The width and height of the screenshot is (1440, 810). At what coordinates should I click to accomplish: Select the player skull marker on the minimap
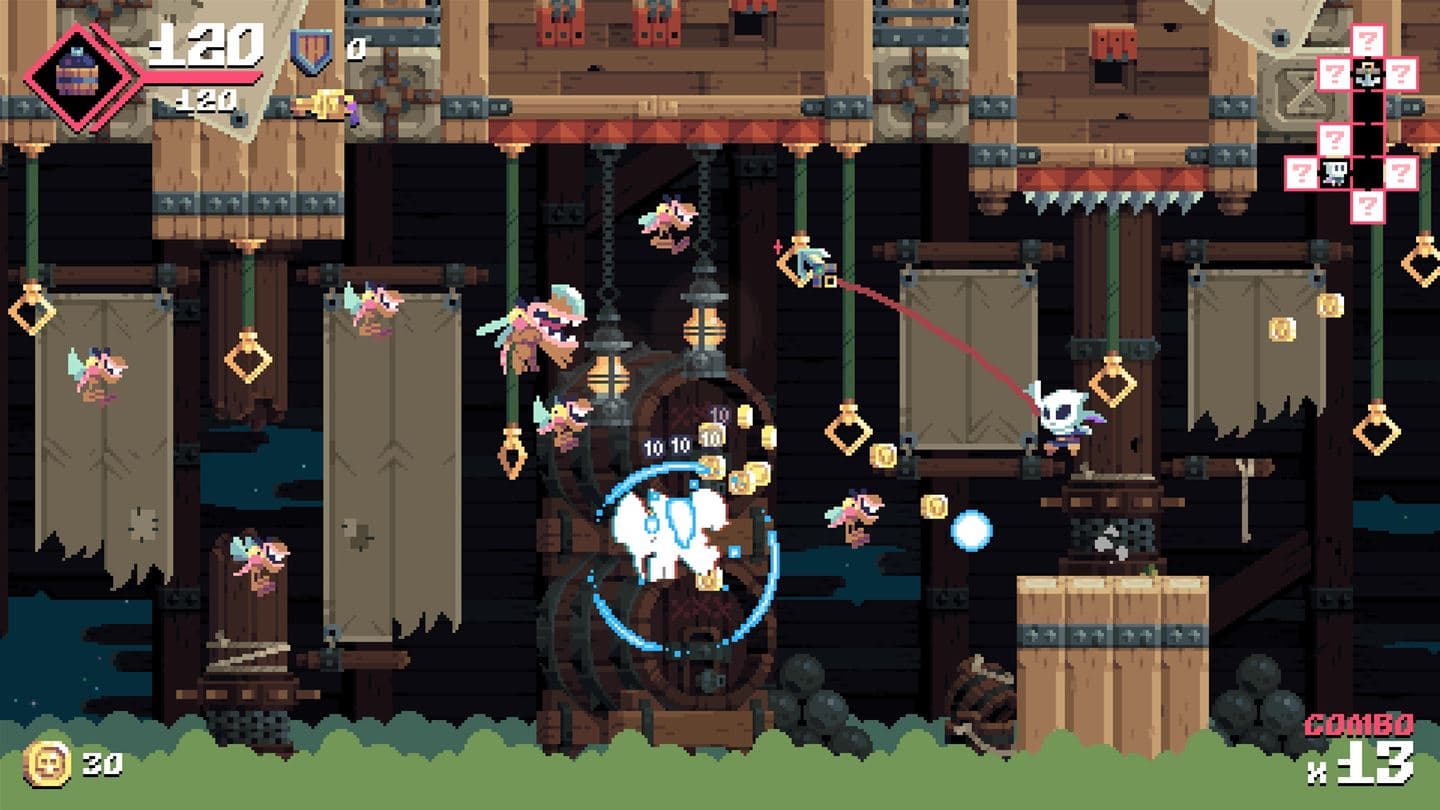(x=1334, y=172)
